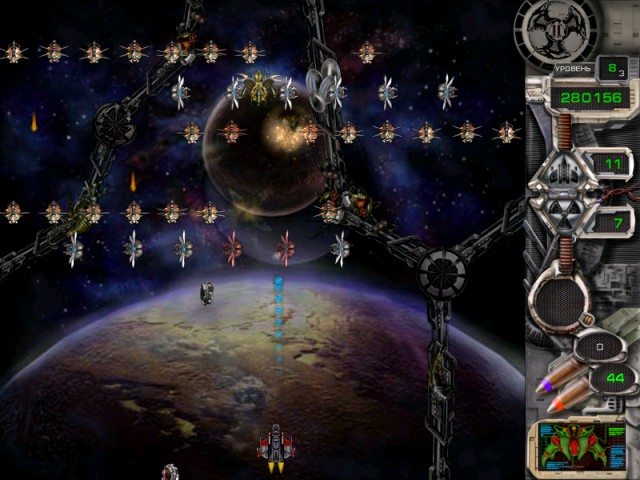
Task: Open the enemy ship scanner display
Action: 580,447
